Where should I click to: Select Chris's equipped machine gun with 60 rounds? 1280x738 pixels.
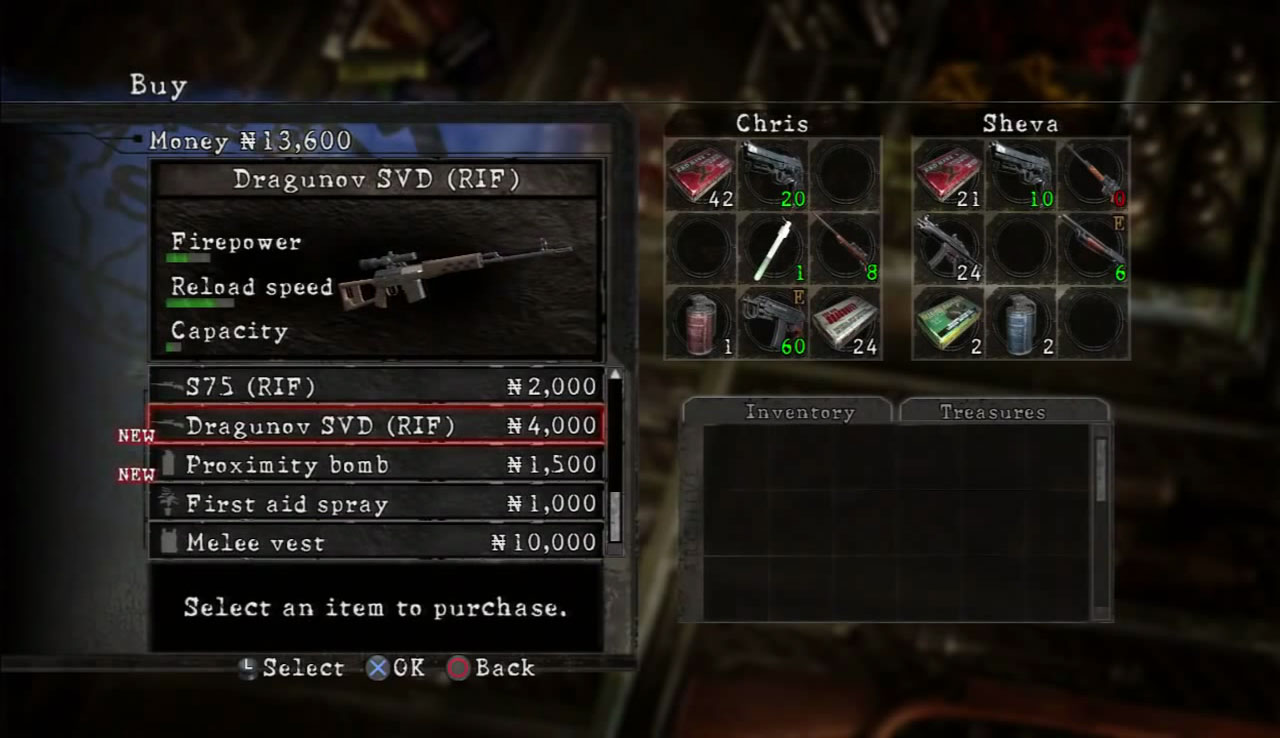tap(773, 322)
